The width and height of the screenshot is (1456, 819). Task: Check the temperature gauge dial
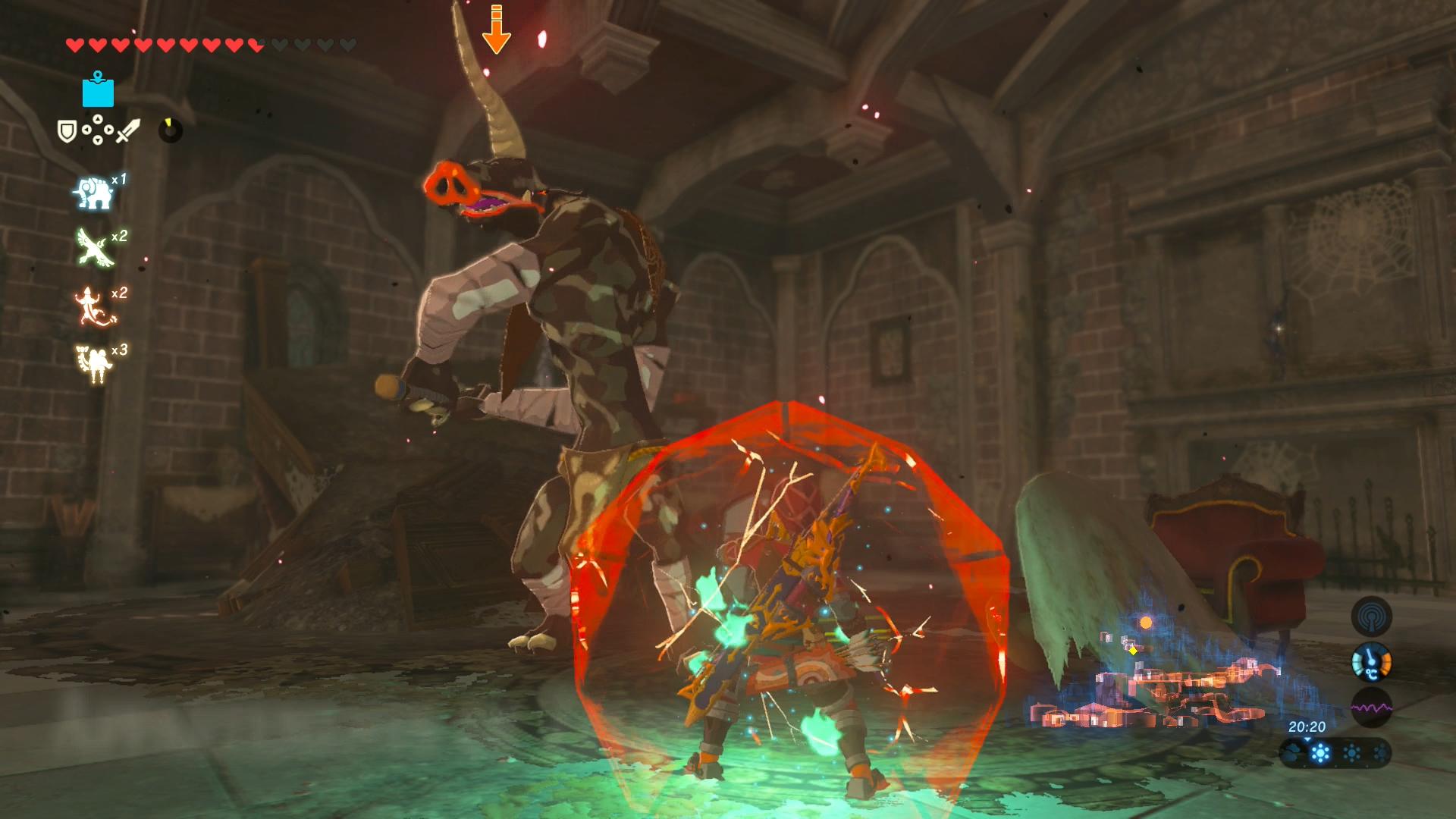click(x=1371, y=662)
